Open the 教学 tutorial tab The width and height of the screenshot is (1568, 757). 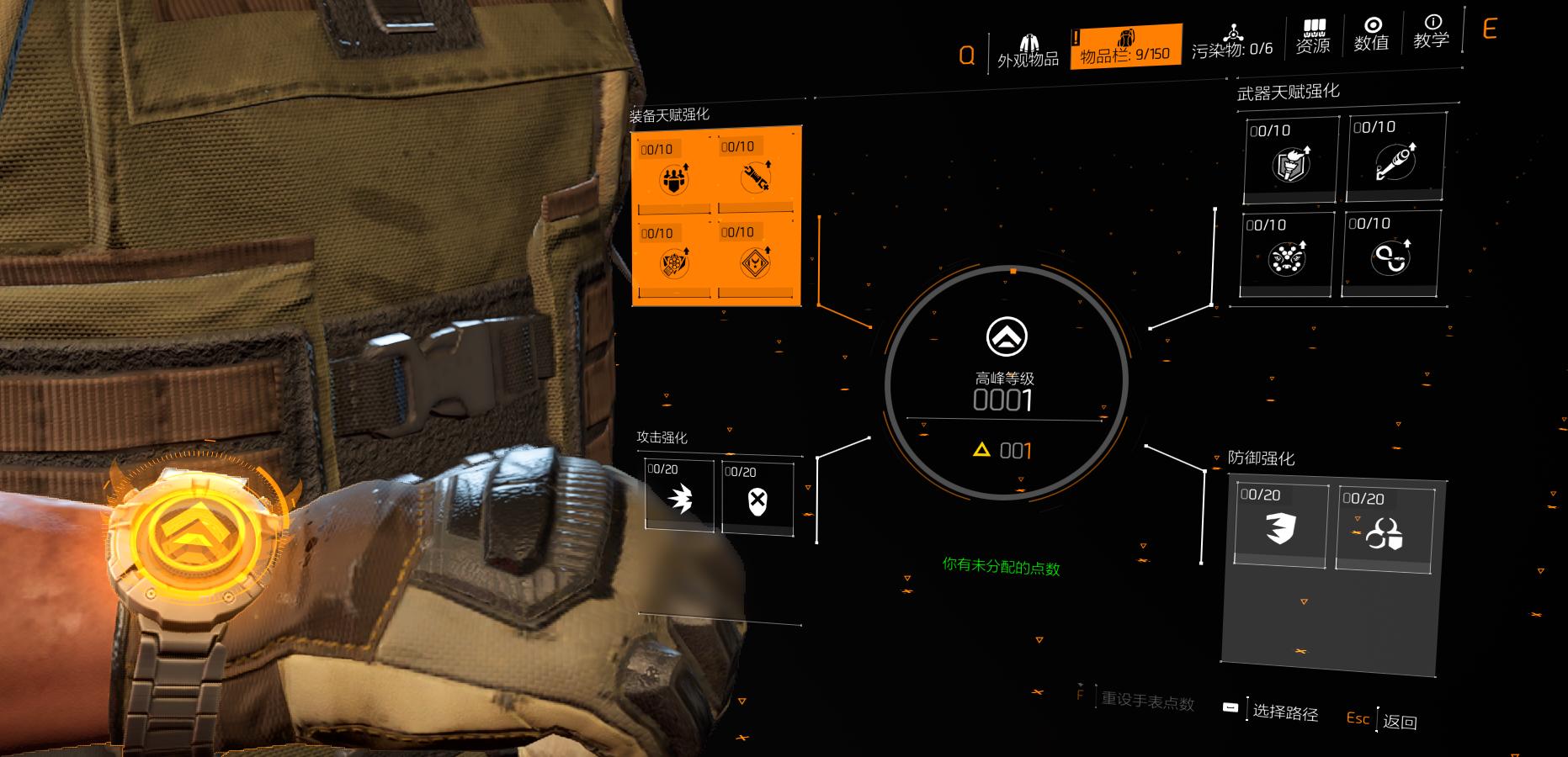point(1431,32)
